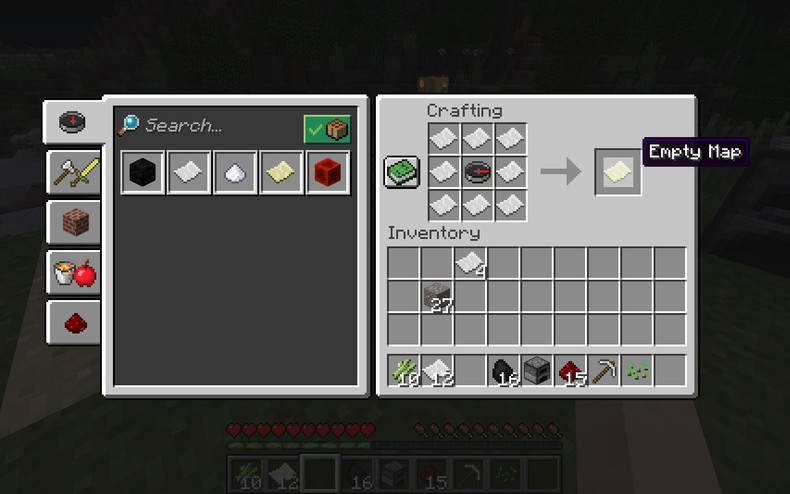Viewport: 790px width, 494px height.
Task: Choose the compass search-all recipe tab
Action: coord(73,122)
